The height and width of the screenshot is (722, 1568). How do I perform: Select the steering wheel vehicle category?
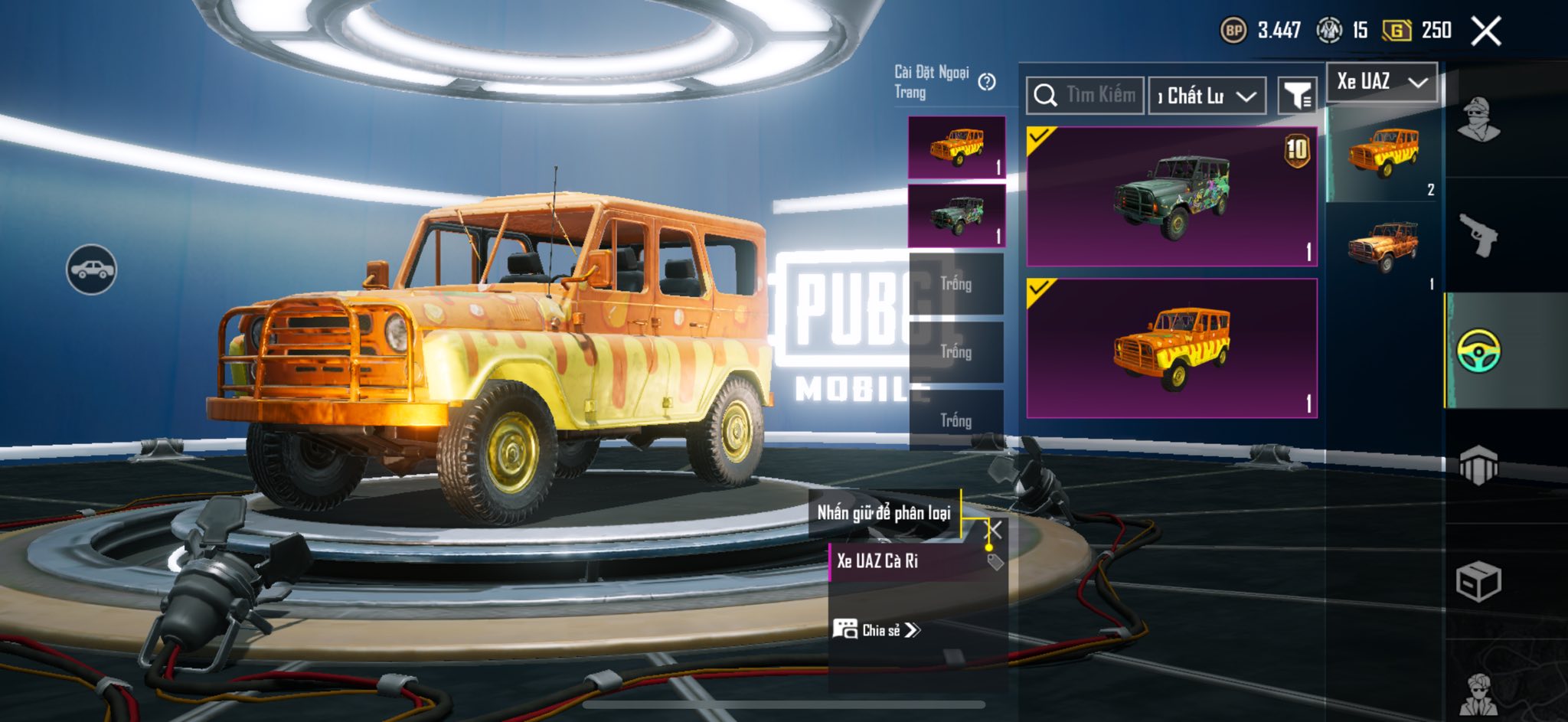point(1478,351)
